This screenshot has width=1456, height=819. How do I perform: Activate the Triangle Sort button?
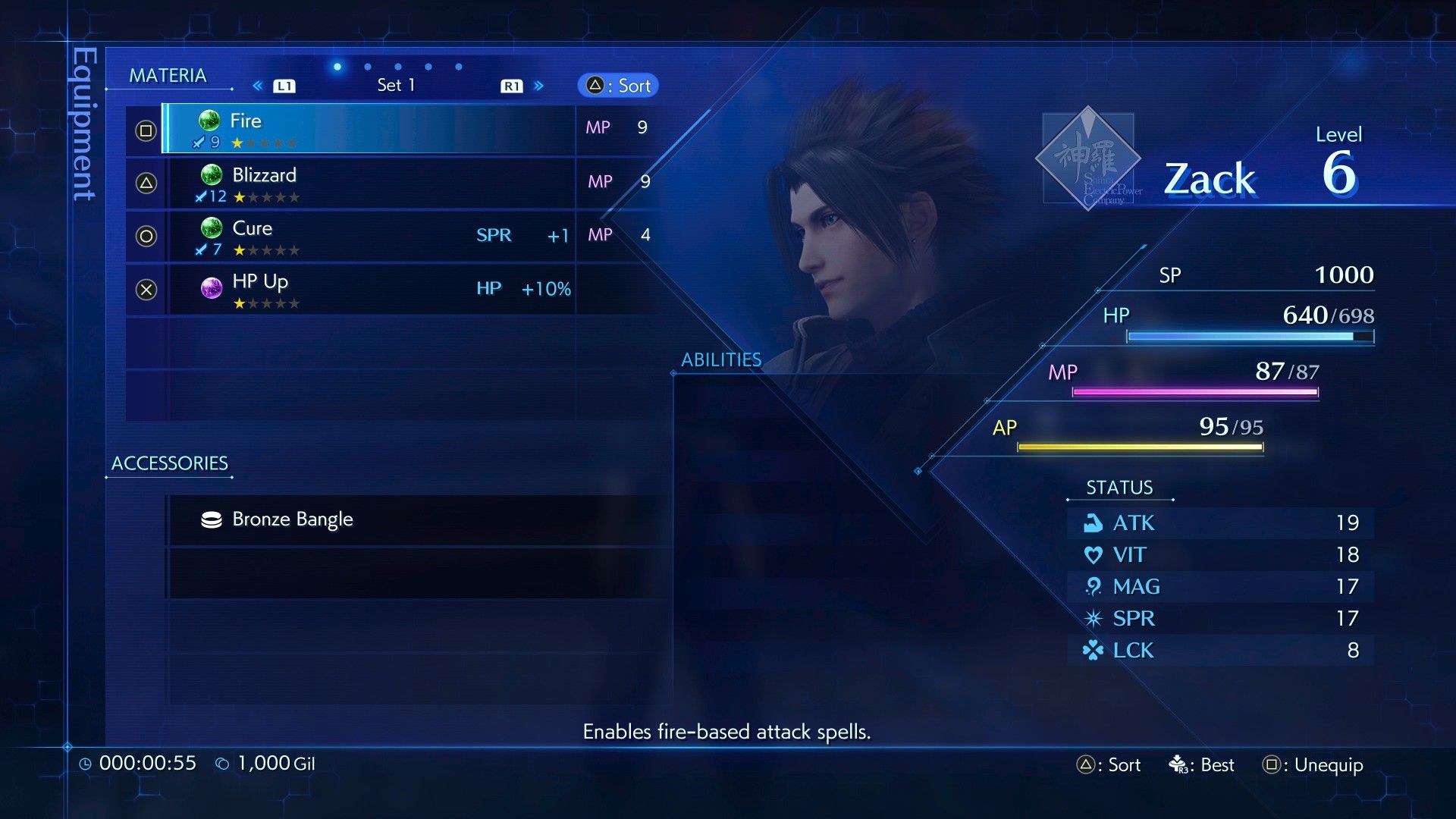click(x=617, y=85)
